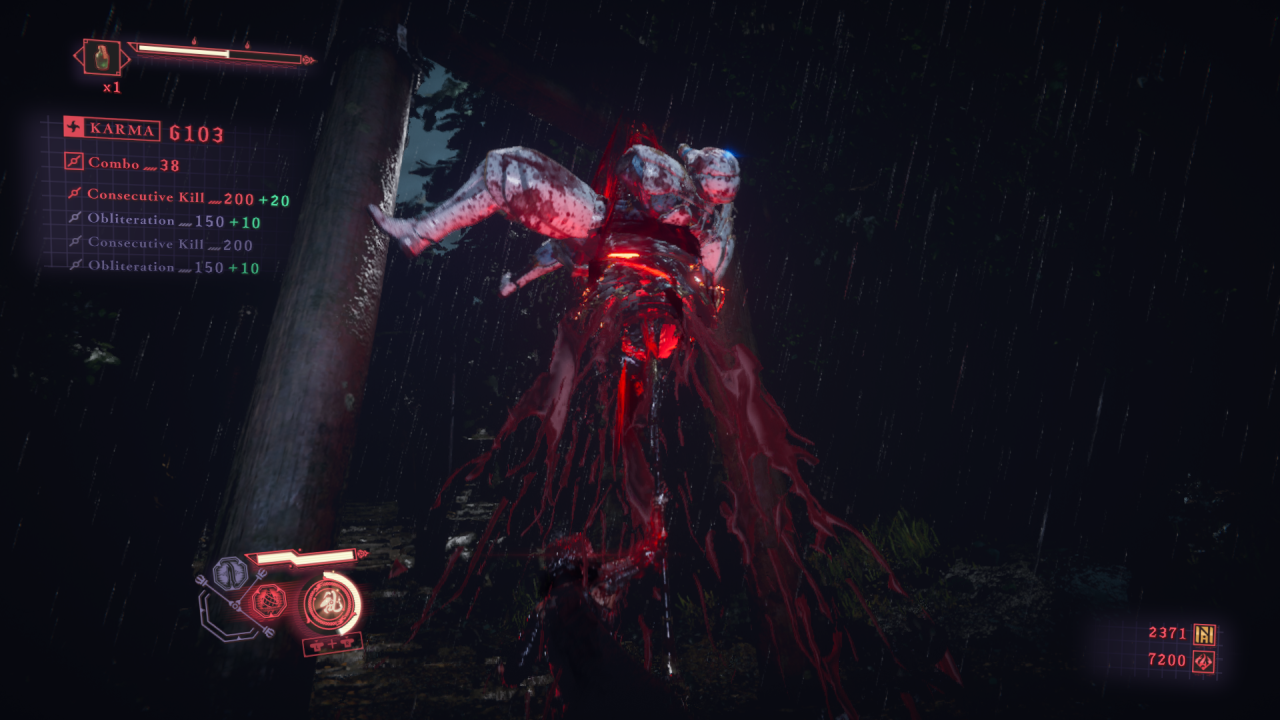Screen dimensions: 1280x720
Task: Select the purple octagonal weapon icon
Action: coord(230,574)
